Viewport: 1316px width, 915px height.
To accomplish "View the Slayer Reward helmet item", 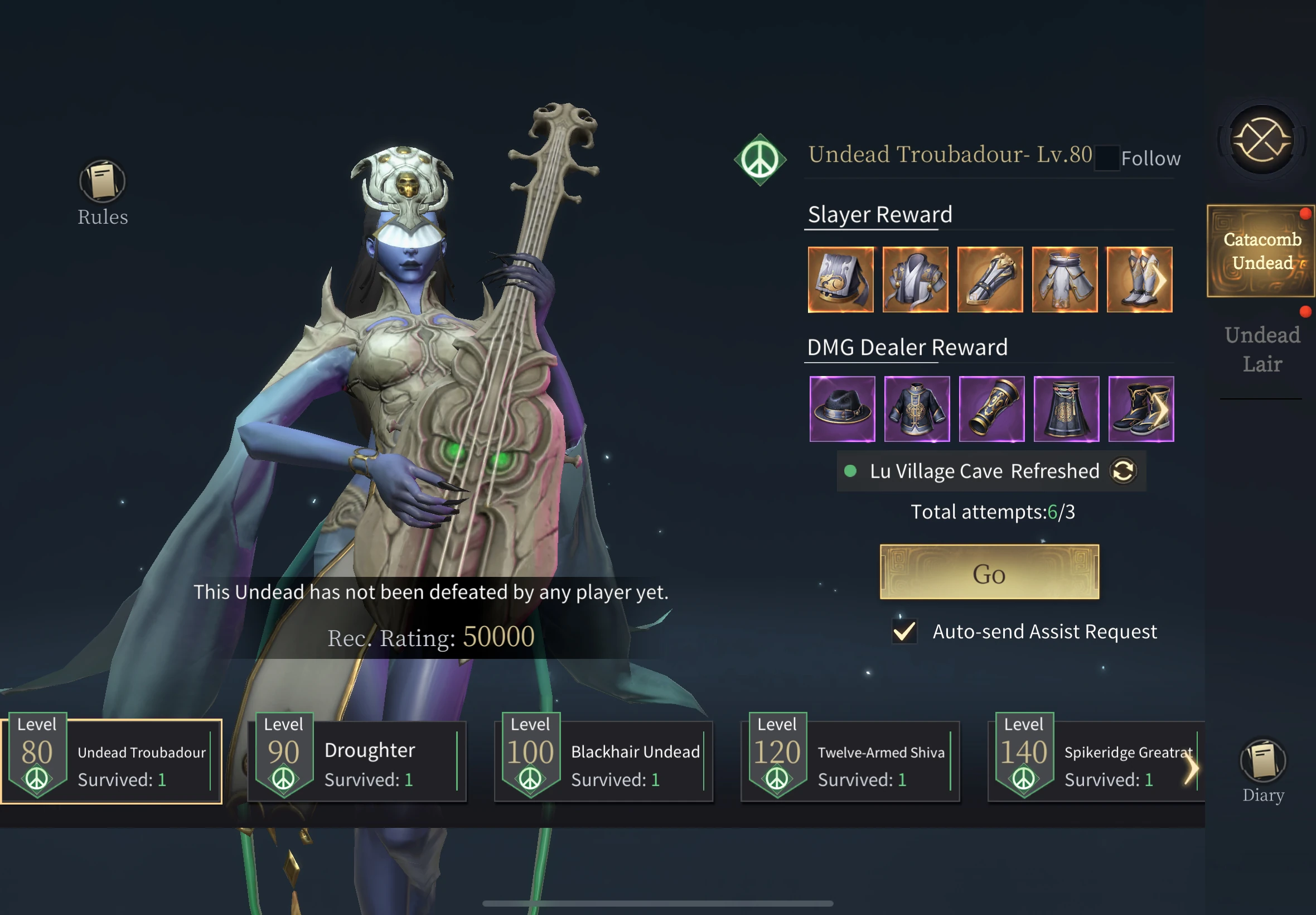I will tap(840, 280).
